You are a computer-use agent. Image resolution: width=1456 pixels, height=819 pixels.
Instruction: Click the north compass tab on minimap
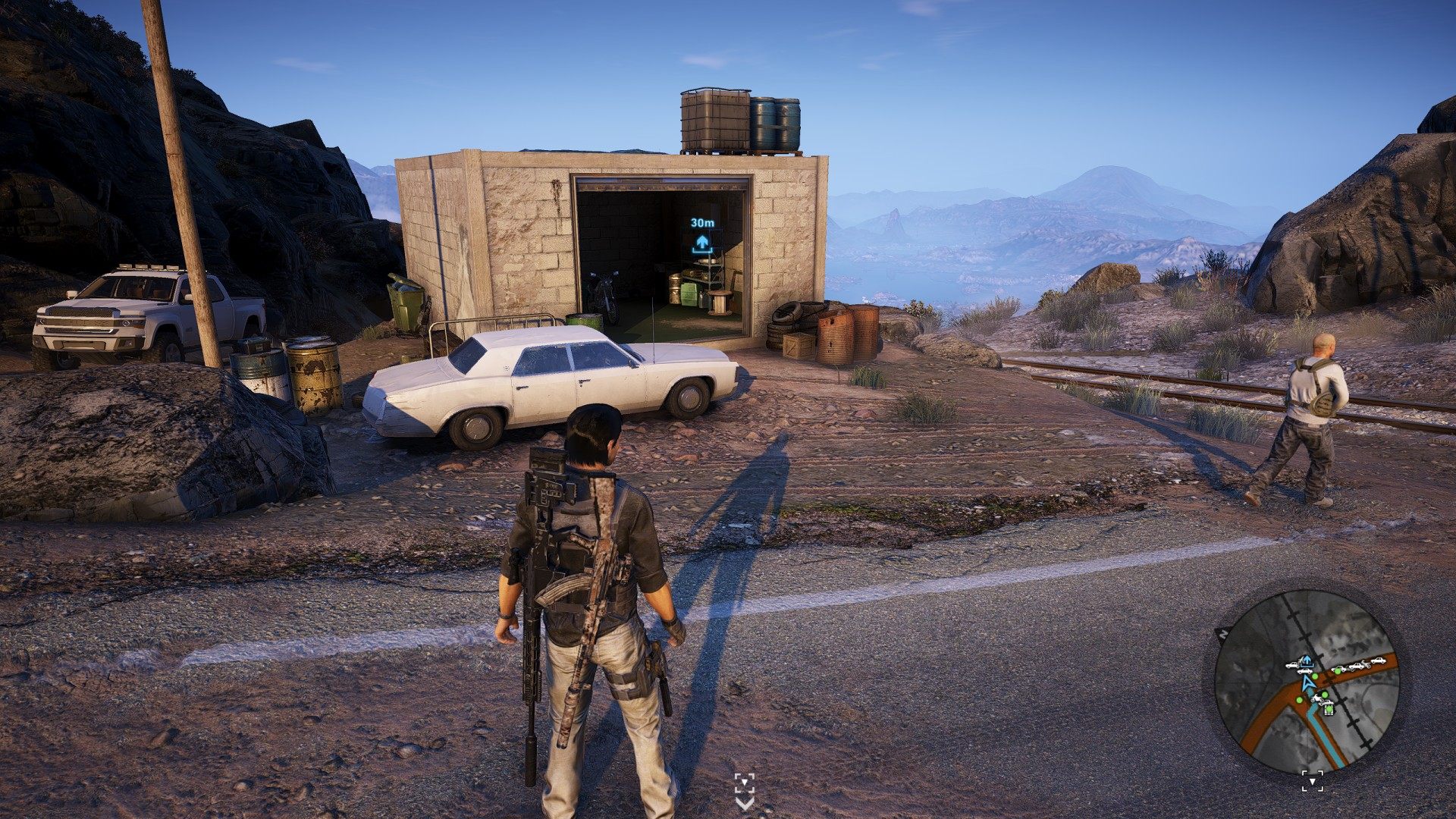click(1222, 632)
